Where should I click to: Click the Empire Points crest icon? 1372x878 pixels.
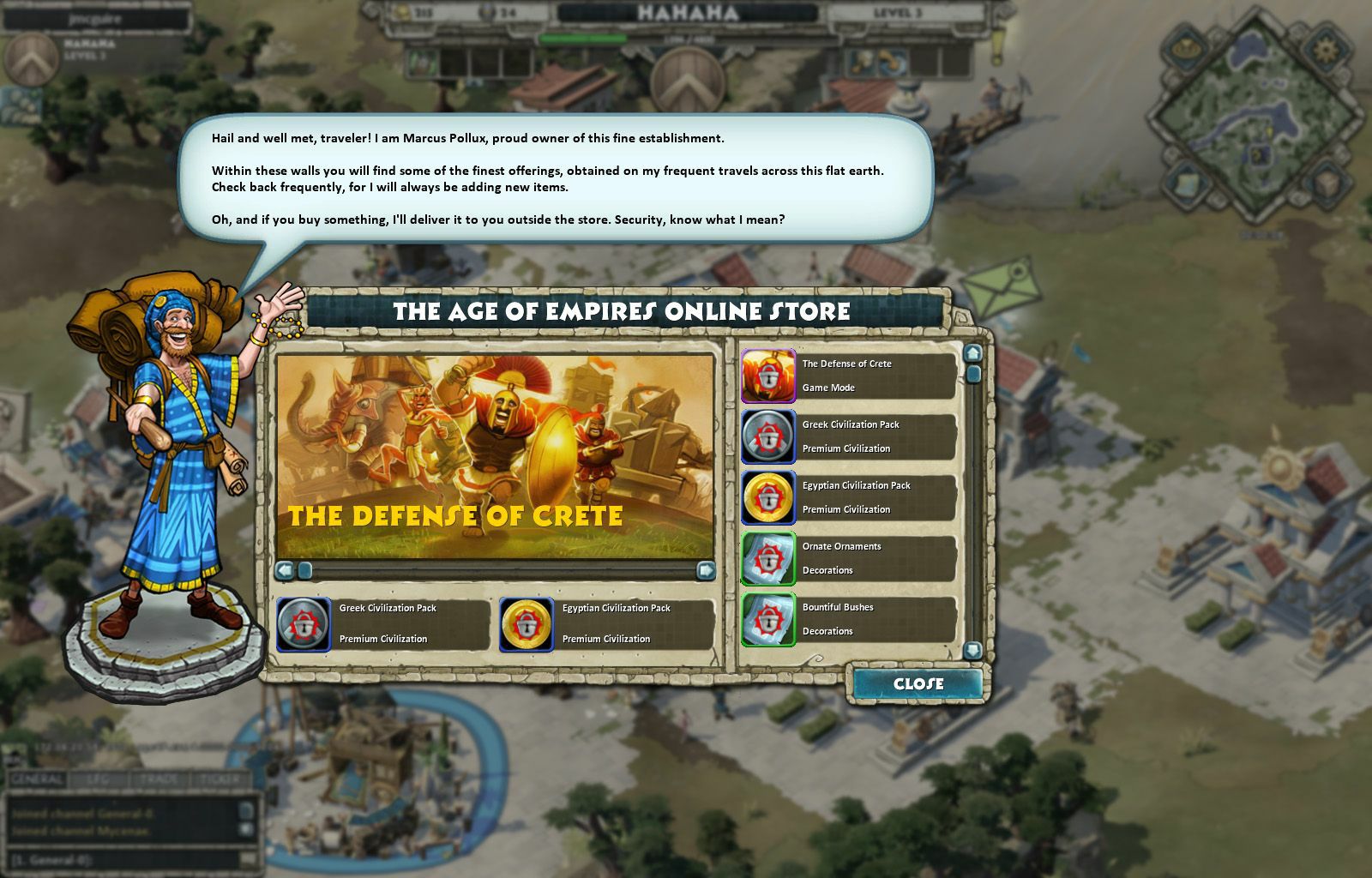coord(486,12)
